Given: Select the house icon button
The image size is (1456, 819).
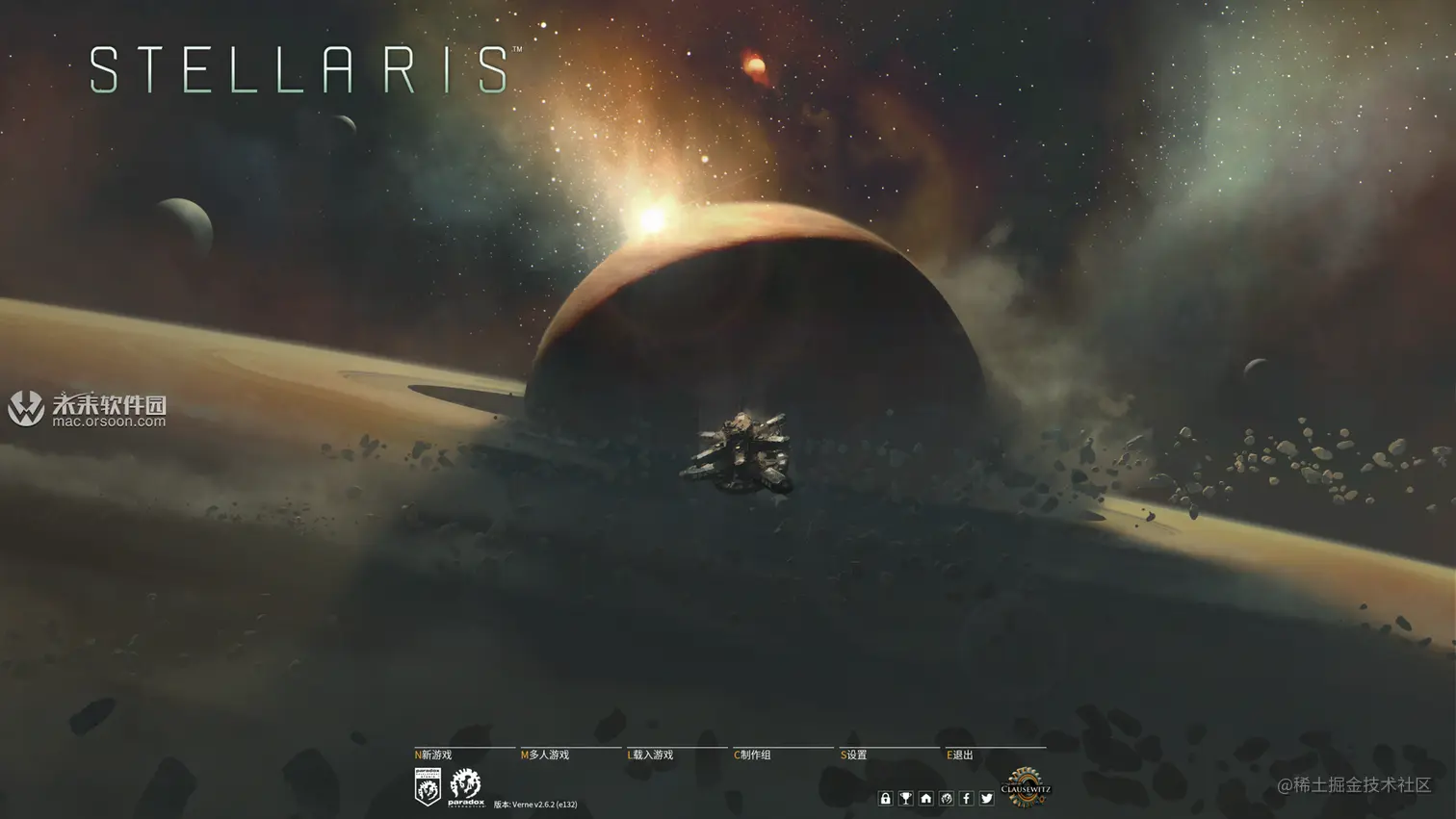Looking at the screenshot, I should 926,799.
